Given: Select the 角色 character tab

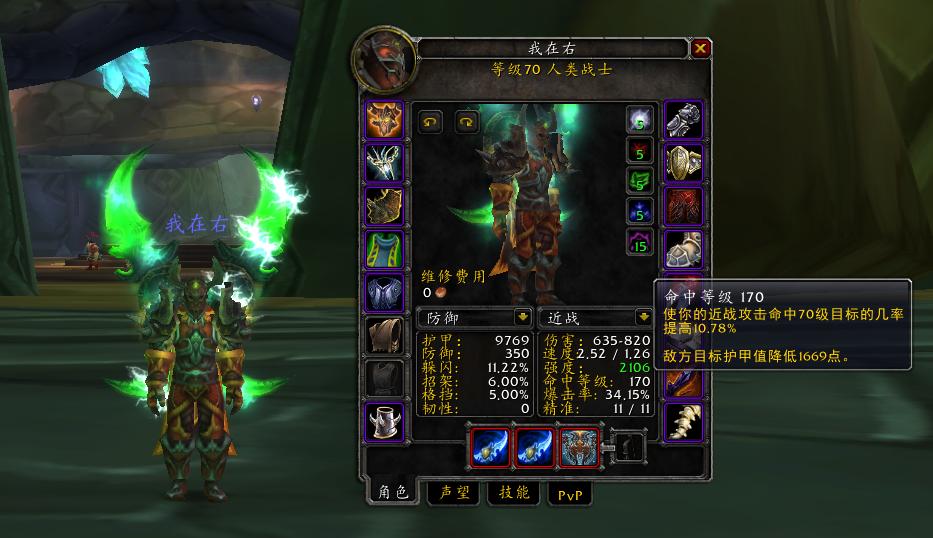Looking at the screenshot, I should [x=391, y=492].
